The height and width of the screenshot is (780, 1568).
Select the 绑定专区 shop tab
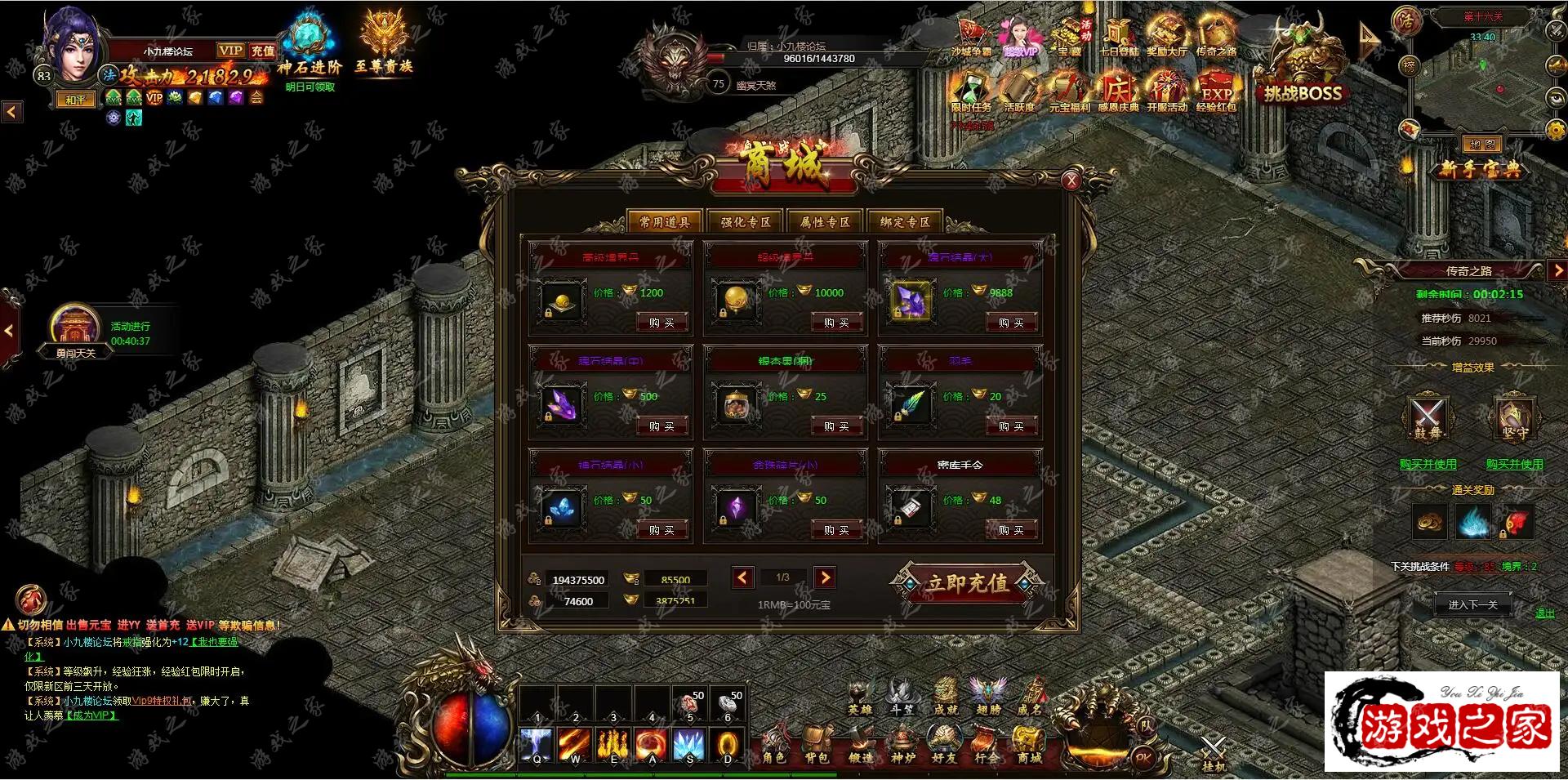904,221
